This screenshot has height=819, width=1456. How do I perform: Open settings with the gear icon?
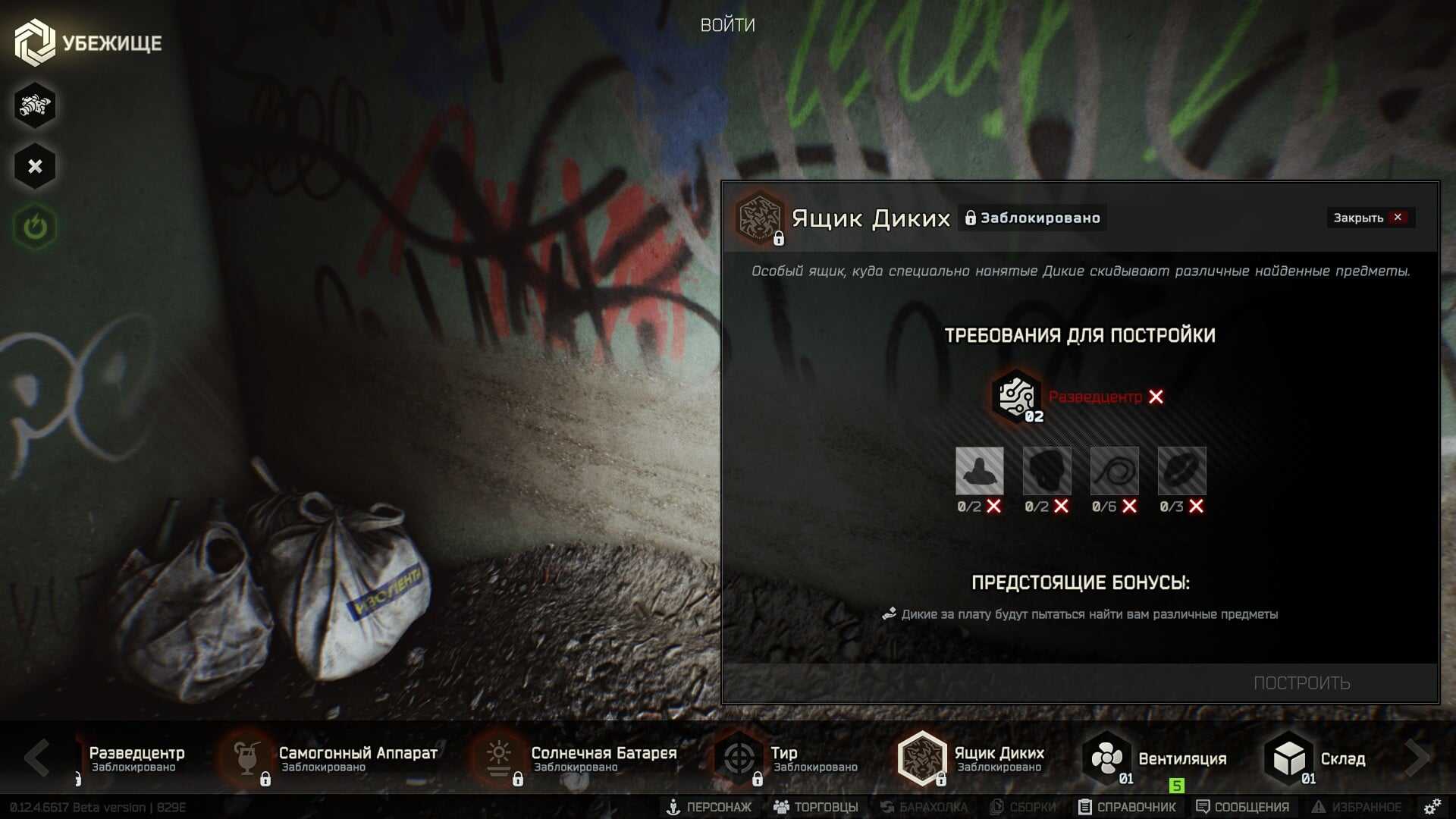[1432, 806]
